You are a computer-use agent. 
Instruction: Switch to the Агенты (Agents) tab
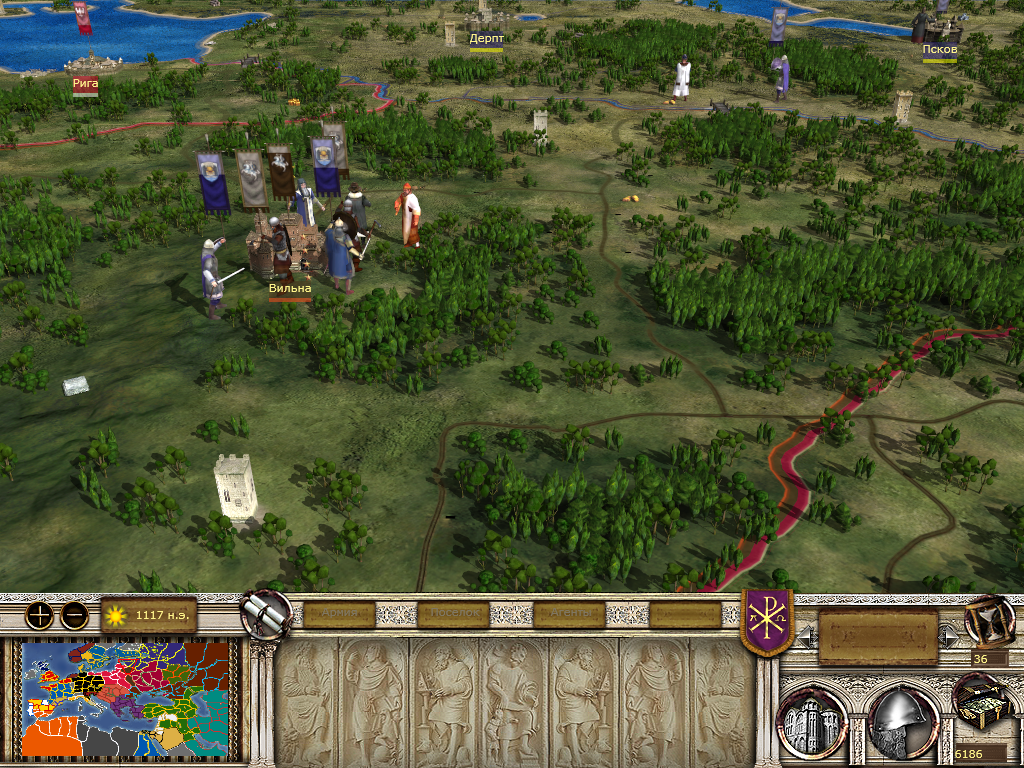[572, 614]
